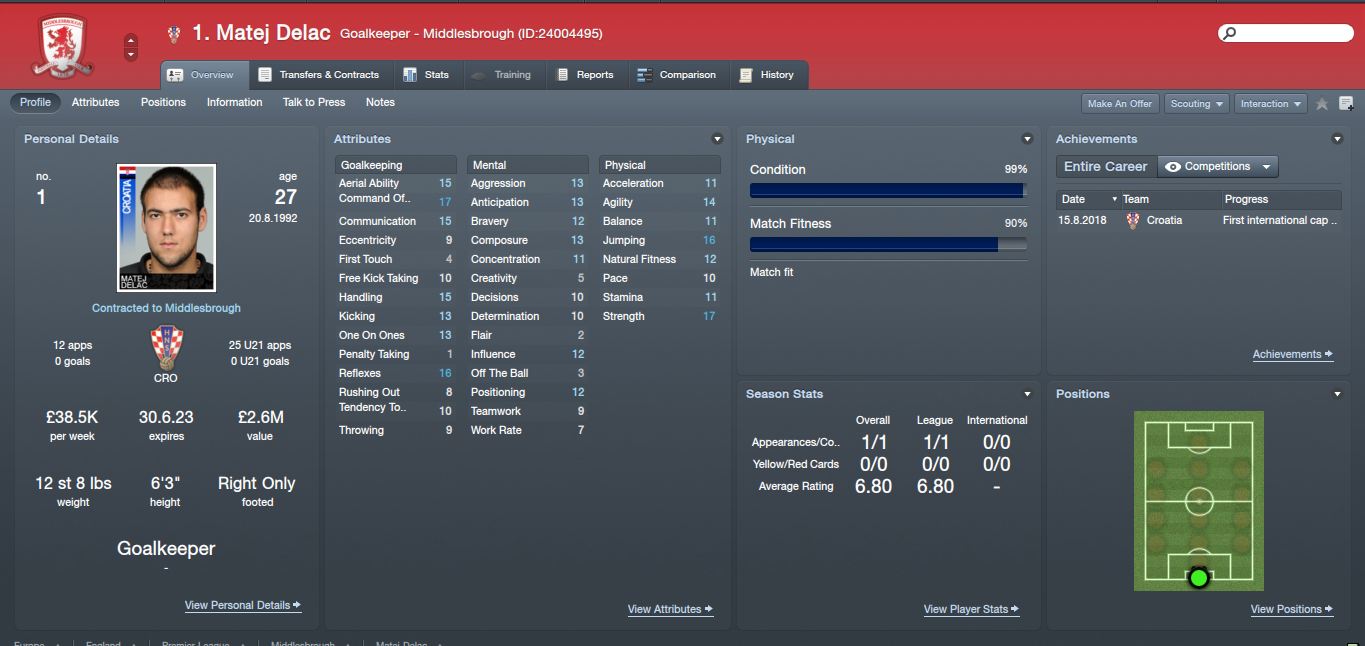The width and height of the screenshot is (1365, 646).
Task: Open the Competitions filter dropdown
Action: [x=1218, y=167]
